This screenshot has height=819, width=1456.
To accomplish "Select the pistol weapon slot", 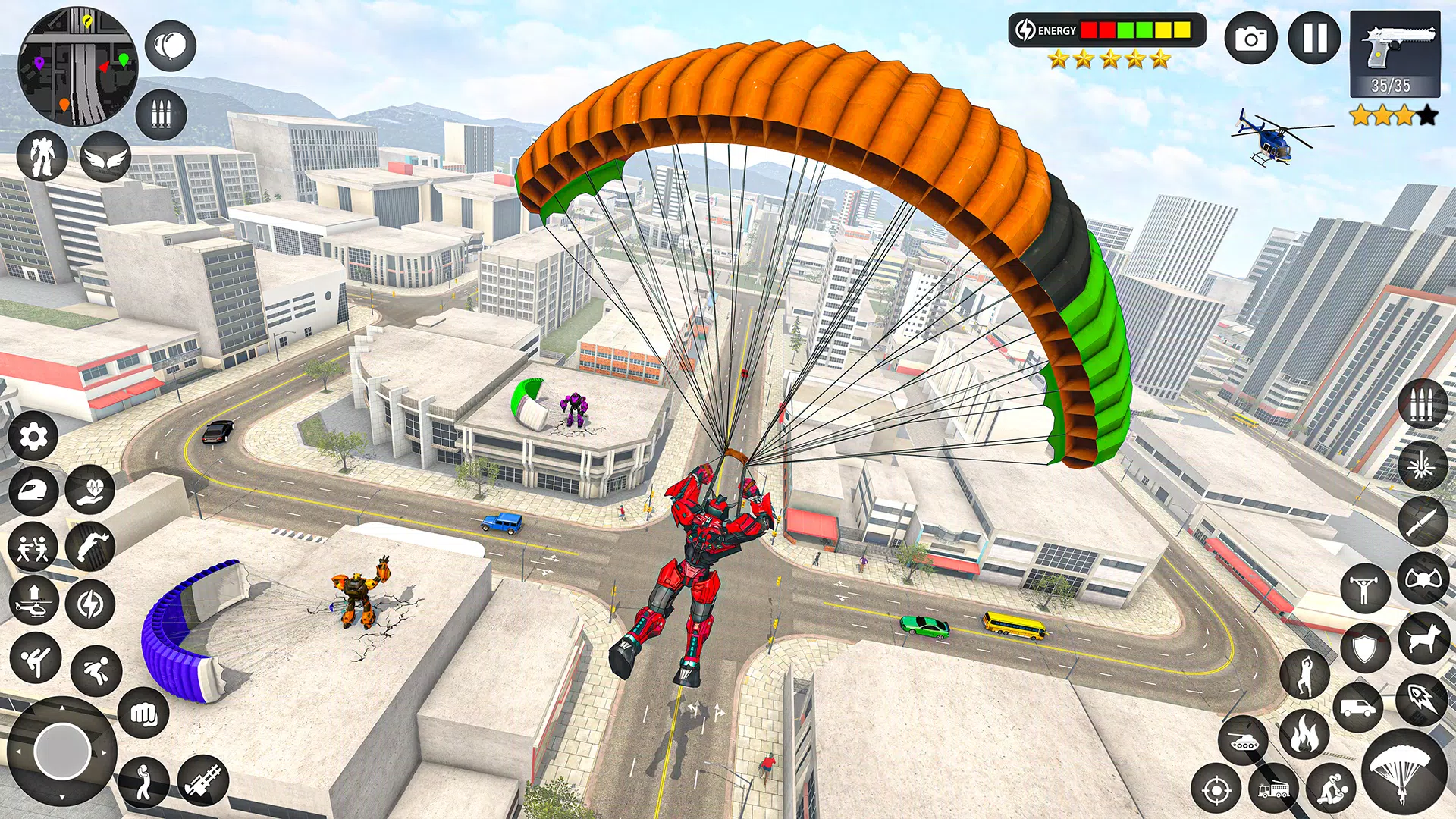I will click(1395, 55).
